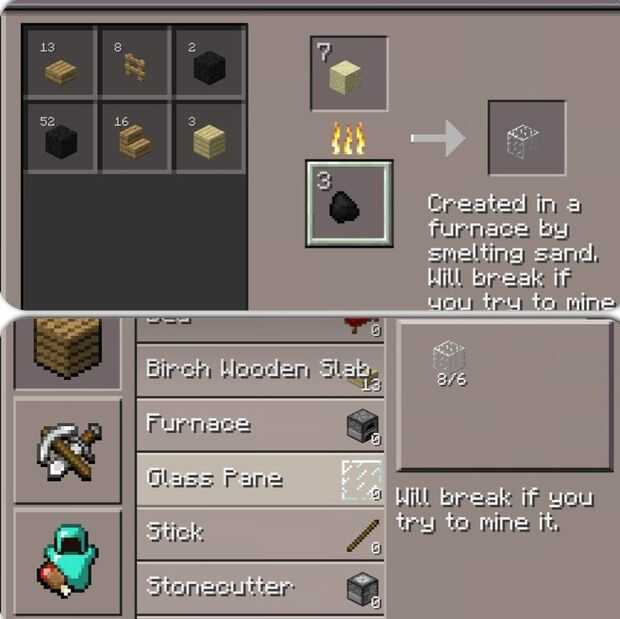The width and height of the screenshot is (620, 619).
Task: Select the stack of 13 wooden slabs
Action: coord(60,63)
